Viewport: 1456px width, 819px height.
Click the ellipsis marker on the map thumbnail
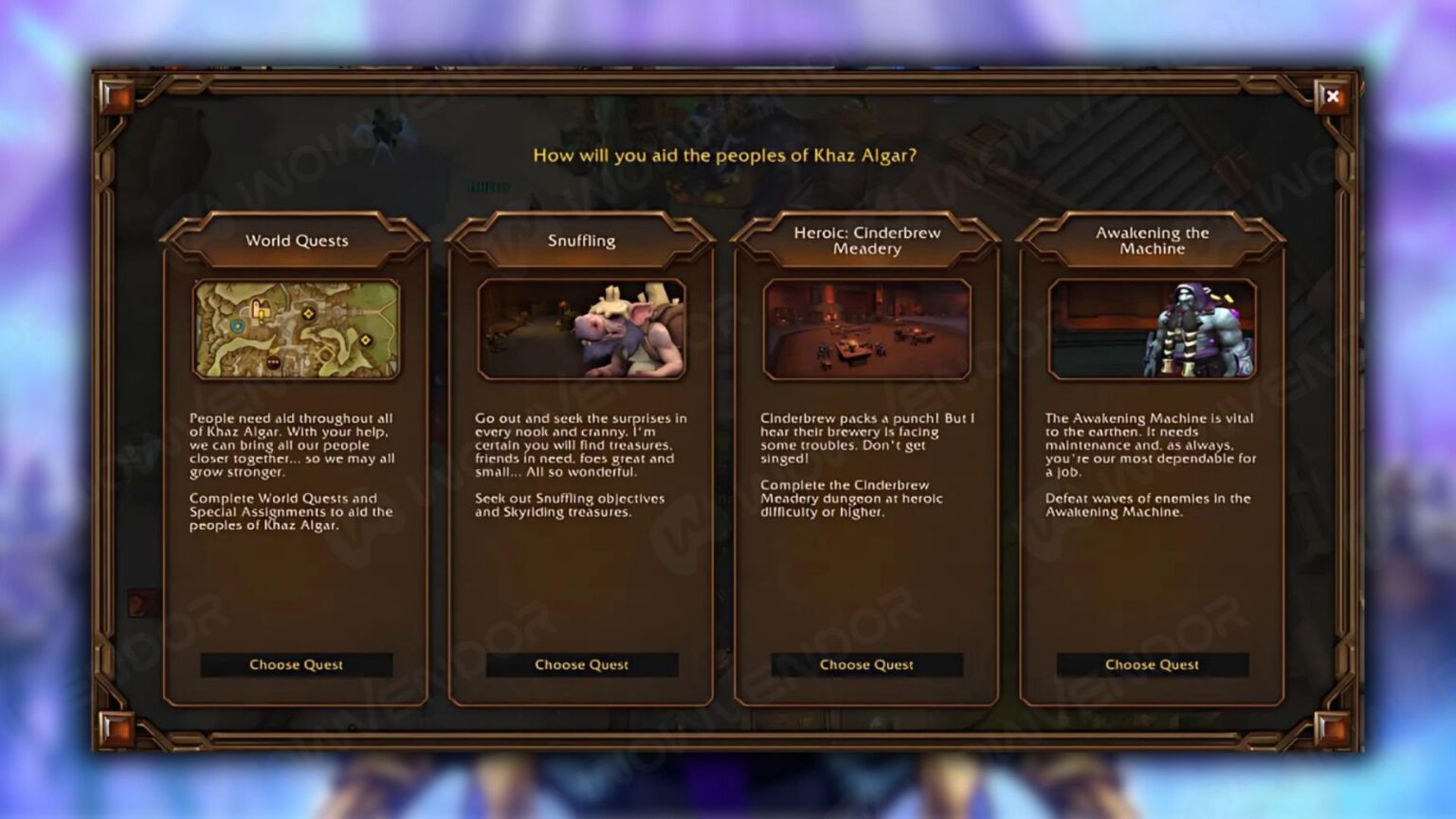pyautogui.click(x=273, y=362)
